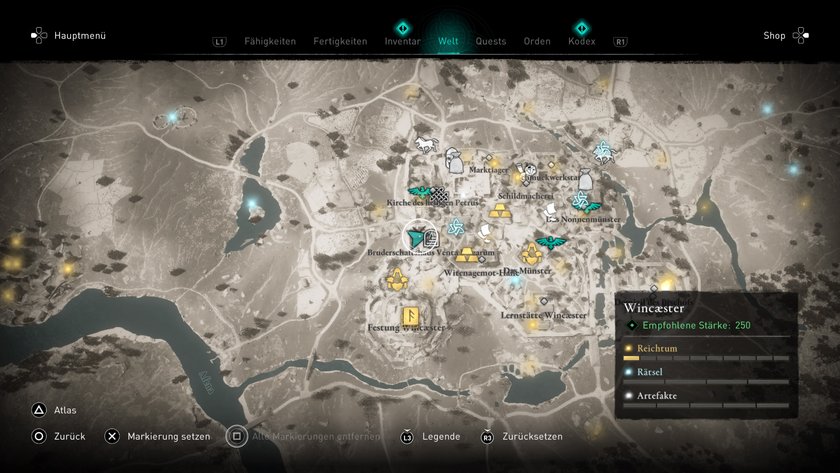Choose the gold ingot marker above Witenagemot-Halle
840x473 pixels.
[467, 255]
